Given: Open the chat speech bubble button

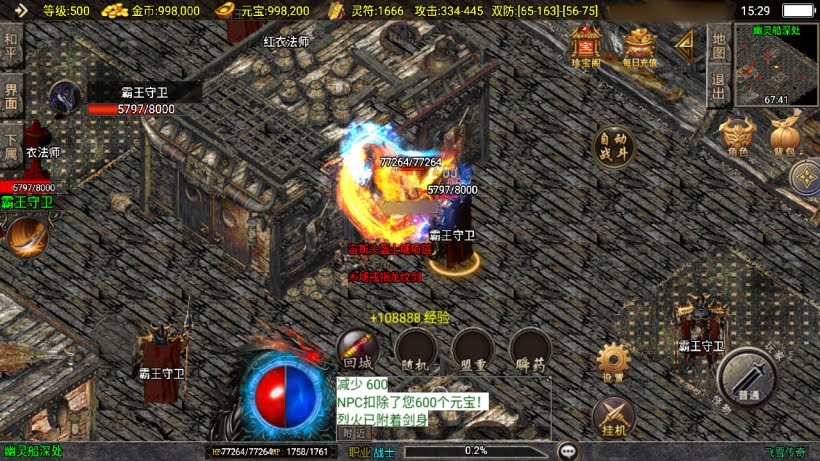Looking at the screenshot, I should [568, 451].
